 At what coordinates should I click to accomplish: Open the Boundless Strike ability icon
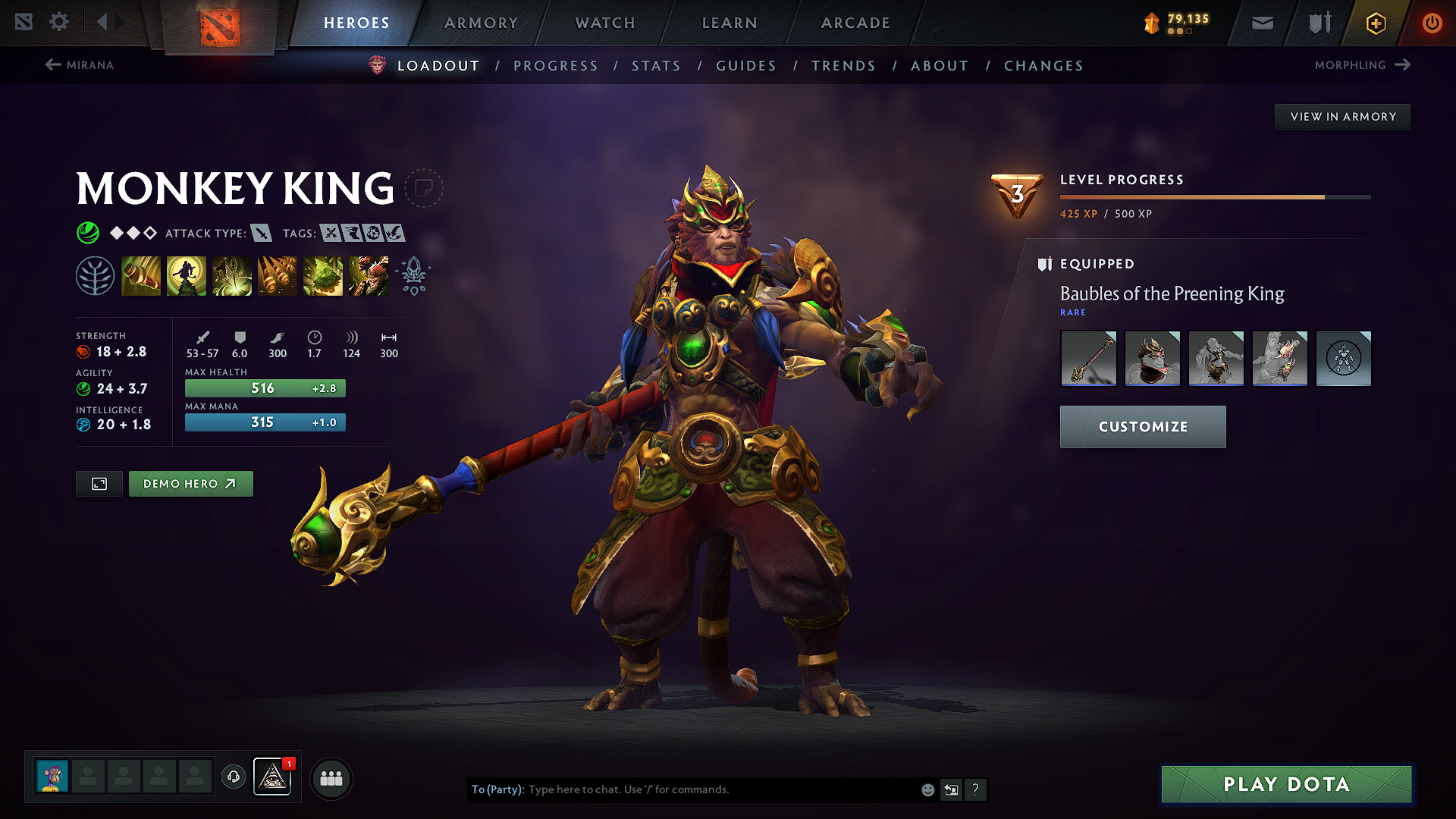click(141, 275)
